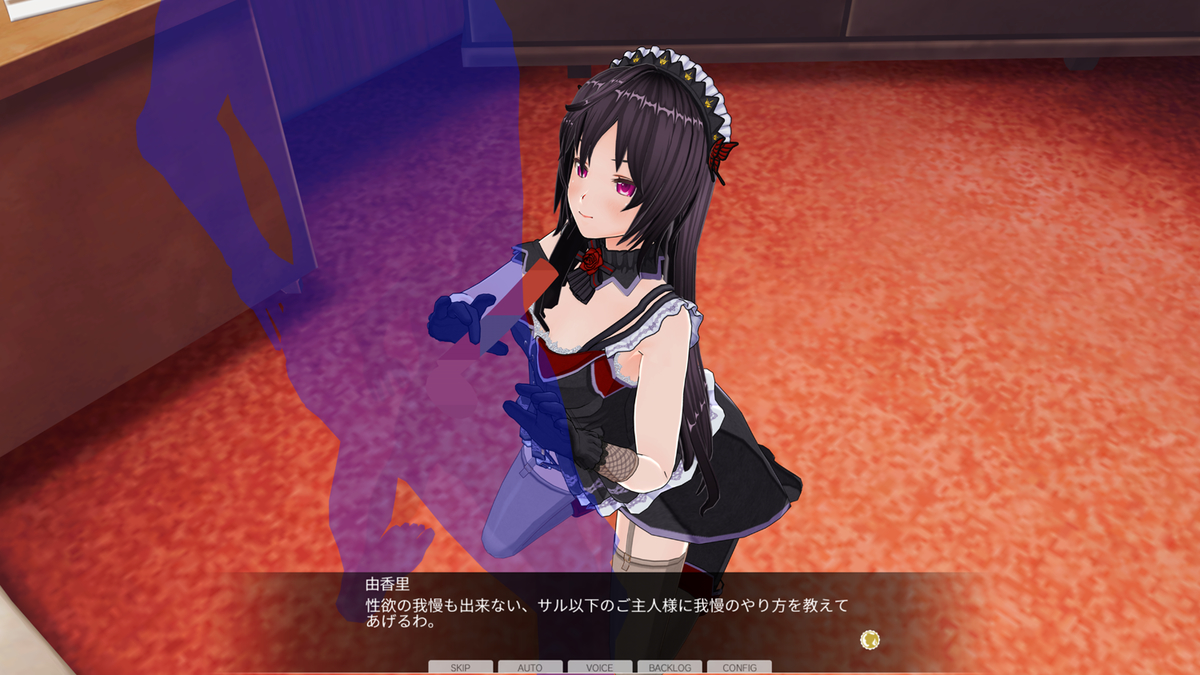This screenshot has width=1200, height=675.
Task: Enable AUTO text advance
Action: (530, 667)
